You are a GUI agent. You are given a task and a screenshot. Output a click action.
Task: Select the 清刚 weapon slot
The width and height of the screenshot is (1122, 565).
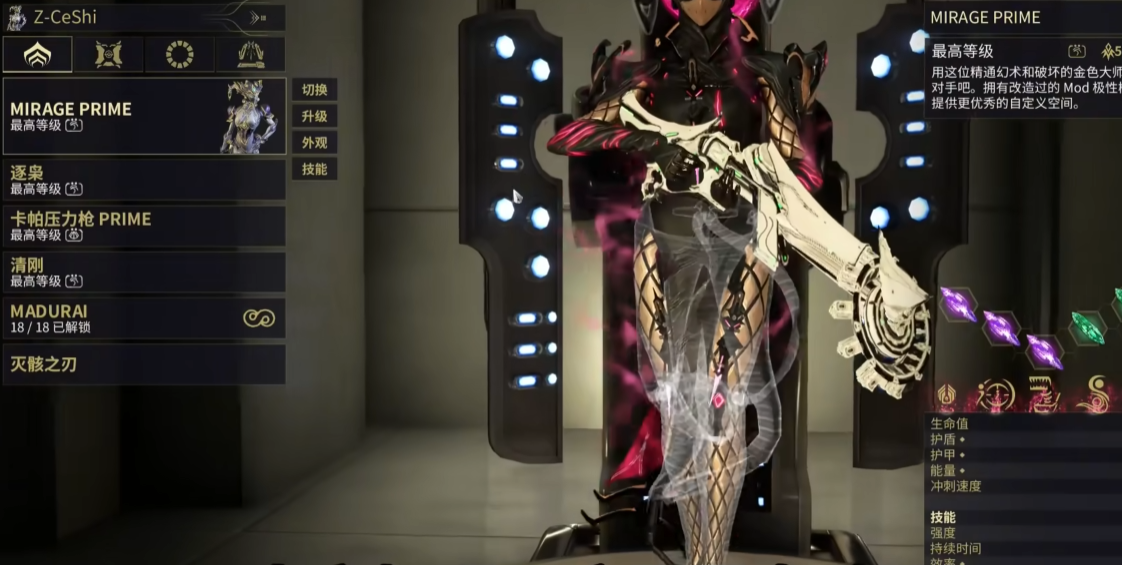point(144,272)
